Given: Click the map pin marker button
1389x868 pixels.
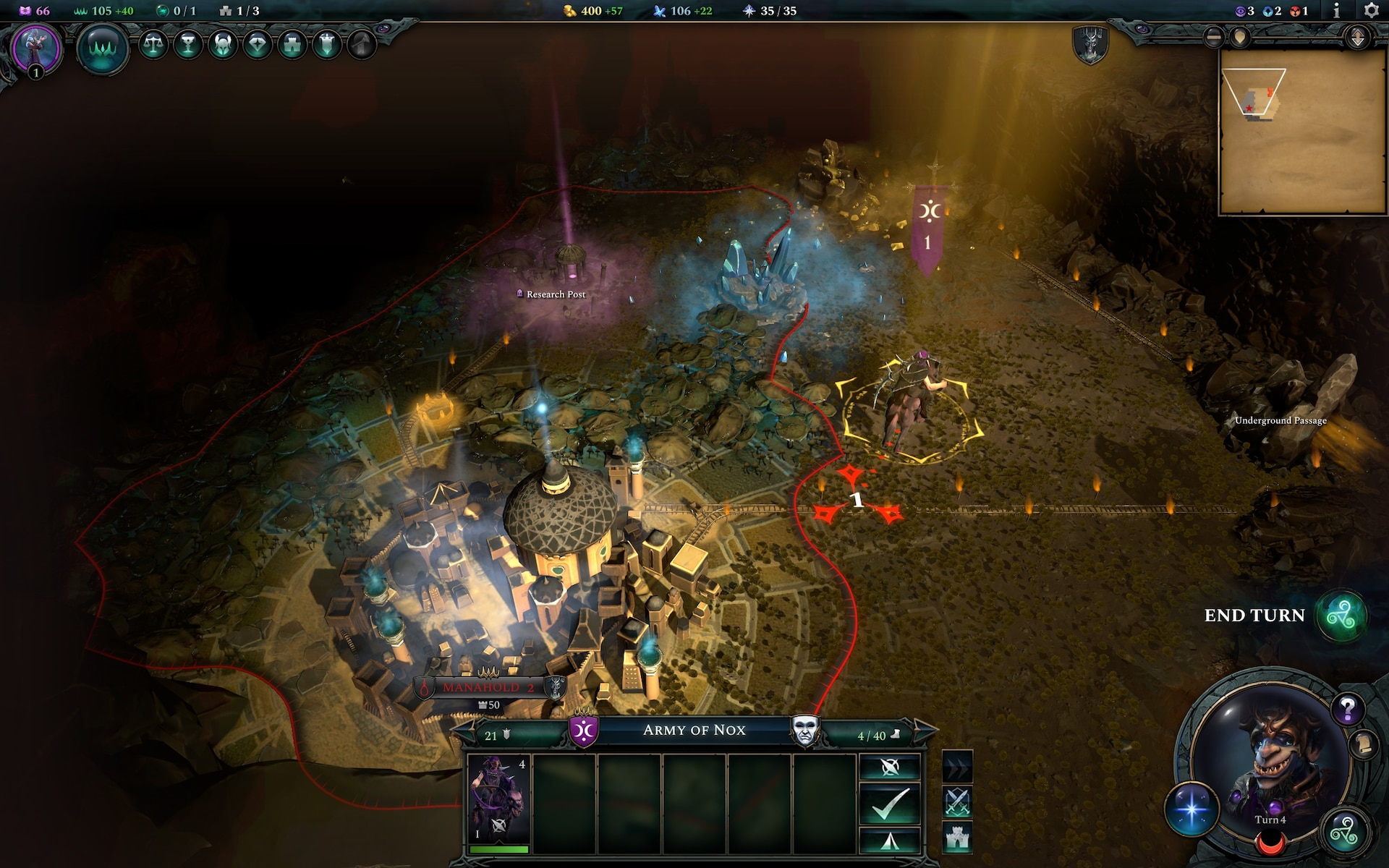Looking at the screenshot, I should (1240, 38).
